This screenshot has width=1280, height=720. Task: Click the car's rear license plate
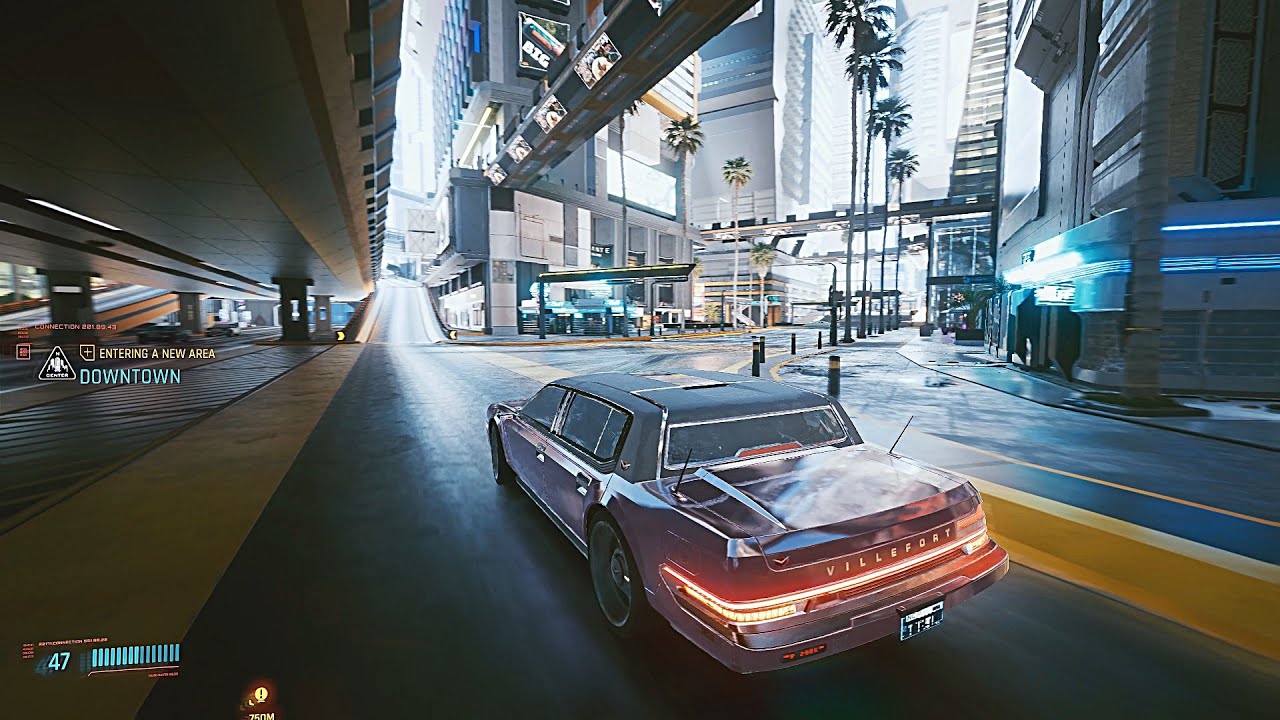point(921,623)
